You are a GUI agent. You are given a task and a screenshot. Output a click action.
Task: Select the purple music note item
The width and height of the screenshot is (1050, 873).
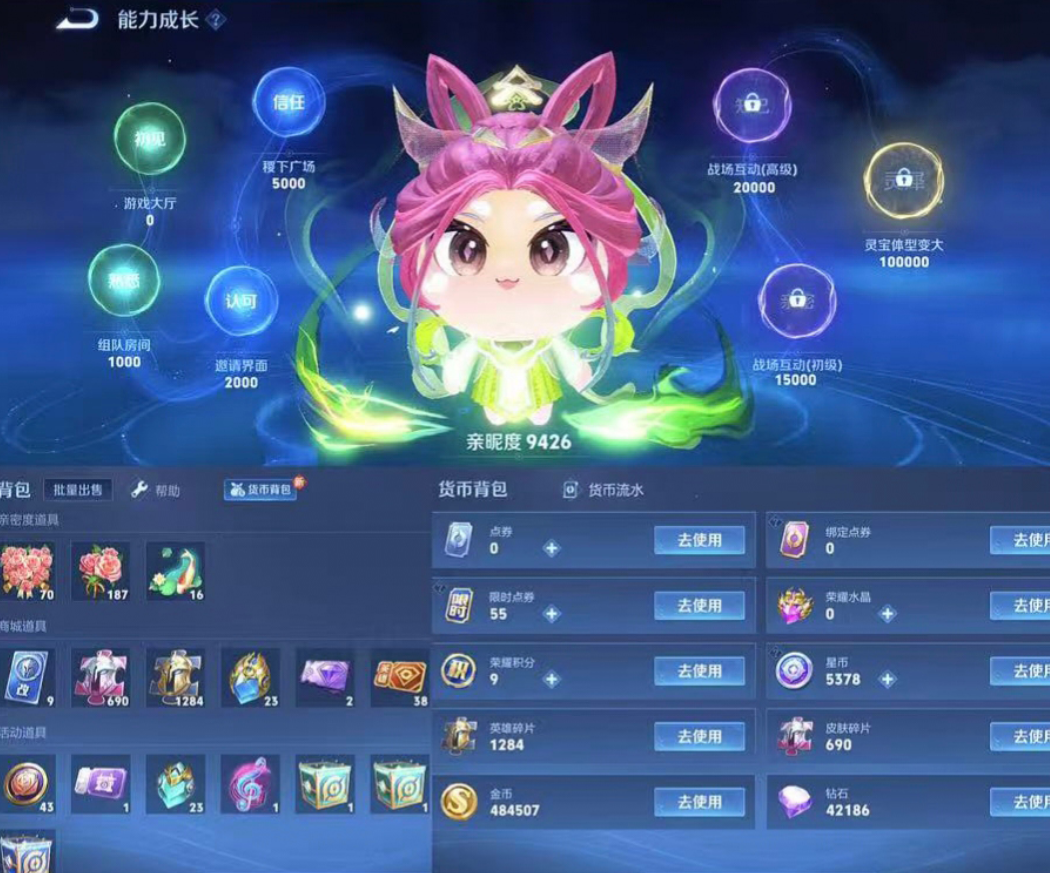[x=250, y=783]
